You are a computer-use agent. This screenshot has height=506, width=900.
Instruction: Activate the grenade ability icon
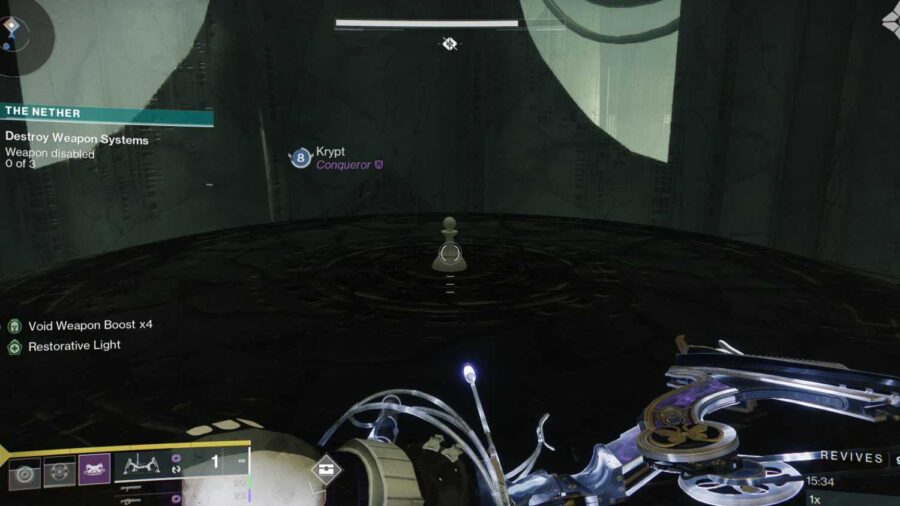click(25, 470)
